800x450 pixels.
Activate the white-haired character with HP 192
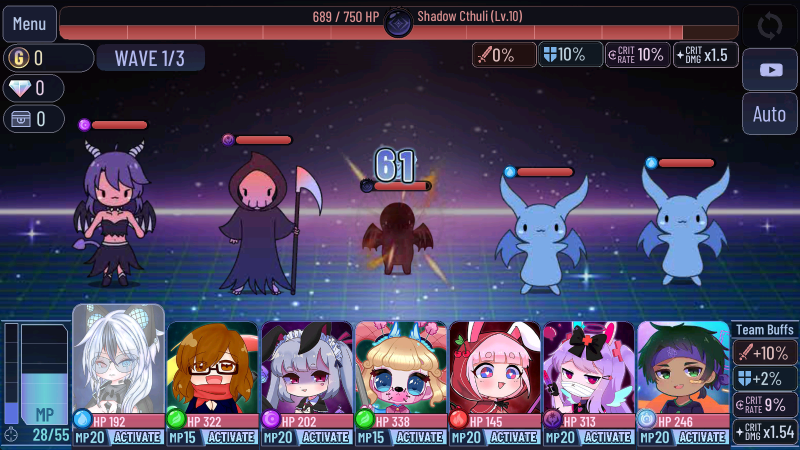coord(138,437)
